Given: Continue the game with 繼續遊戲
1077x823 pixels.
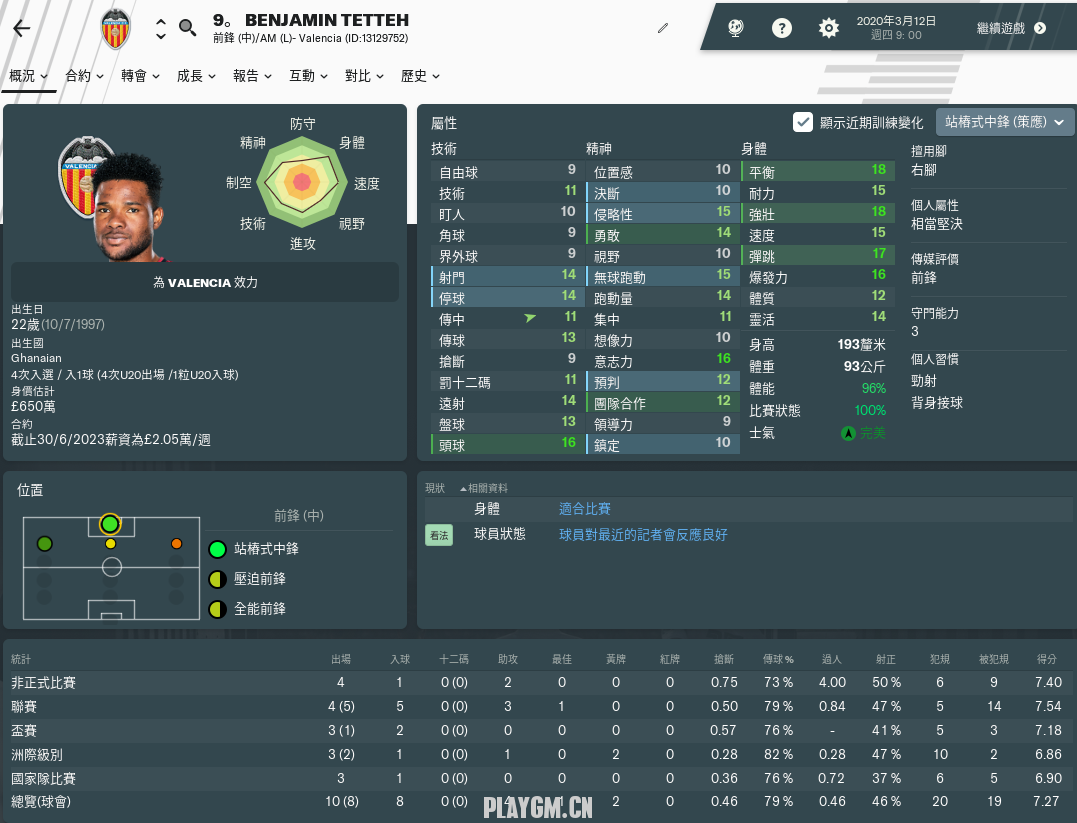Looking at the screenshot, I should coord(1011,28).
